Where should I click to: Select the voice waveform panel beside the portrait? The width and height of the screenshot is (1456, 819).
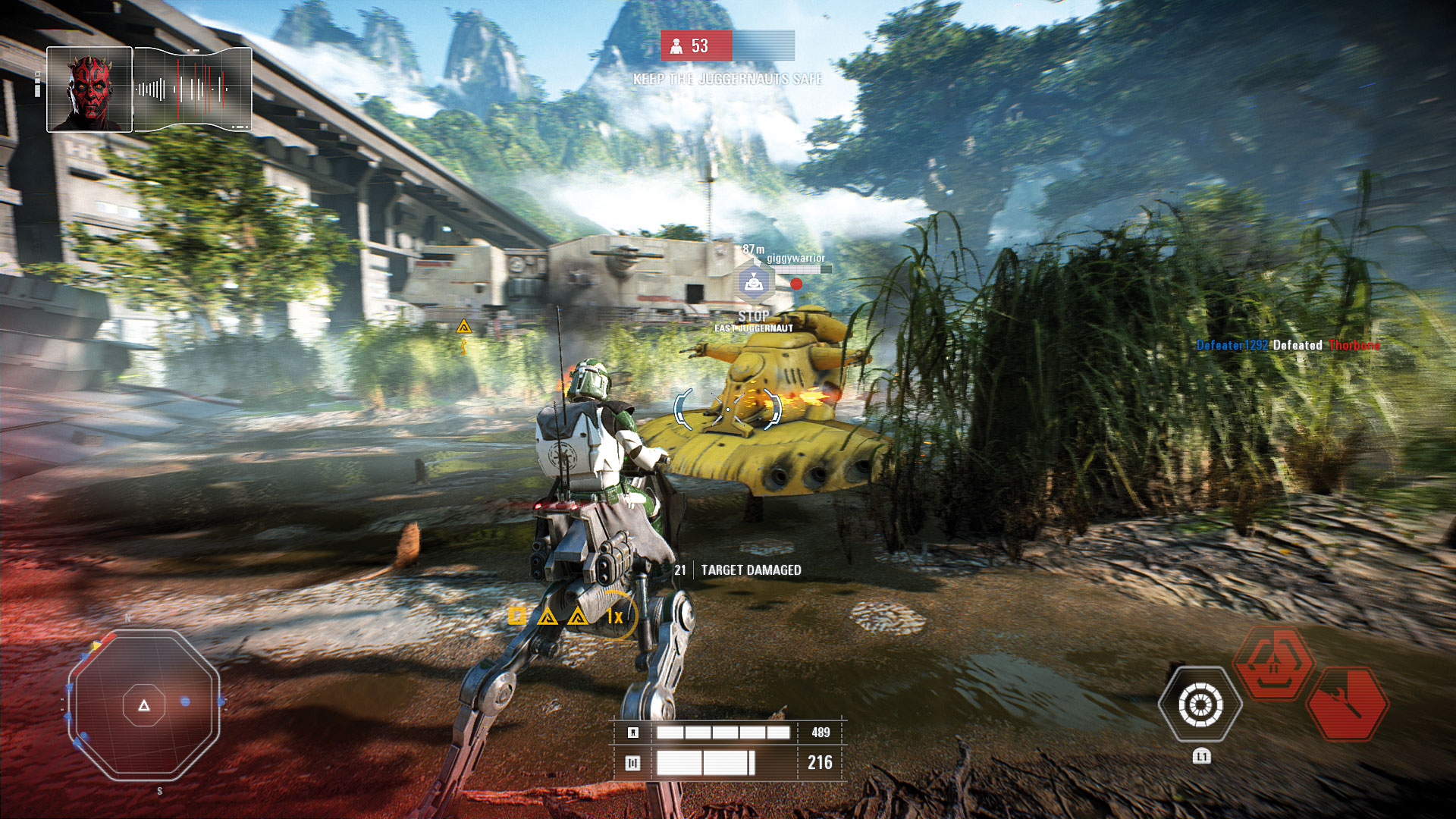(193, 89)
